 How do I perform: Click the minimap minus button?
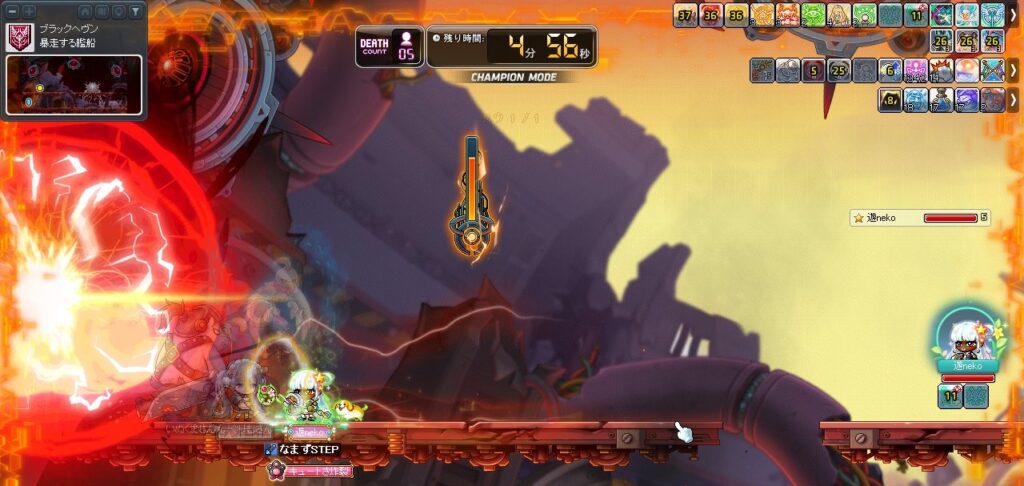[12, 10]
